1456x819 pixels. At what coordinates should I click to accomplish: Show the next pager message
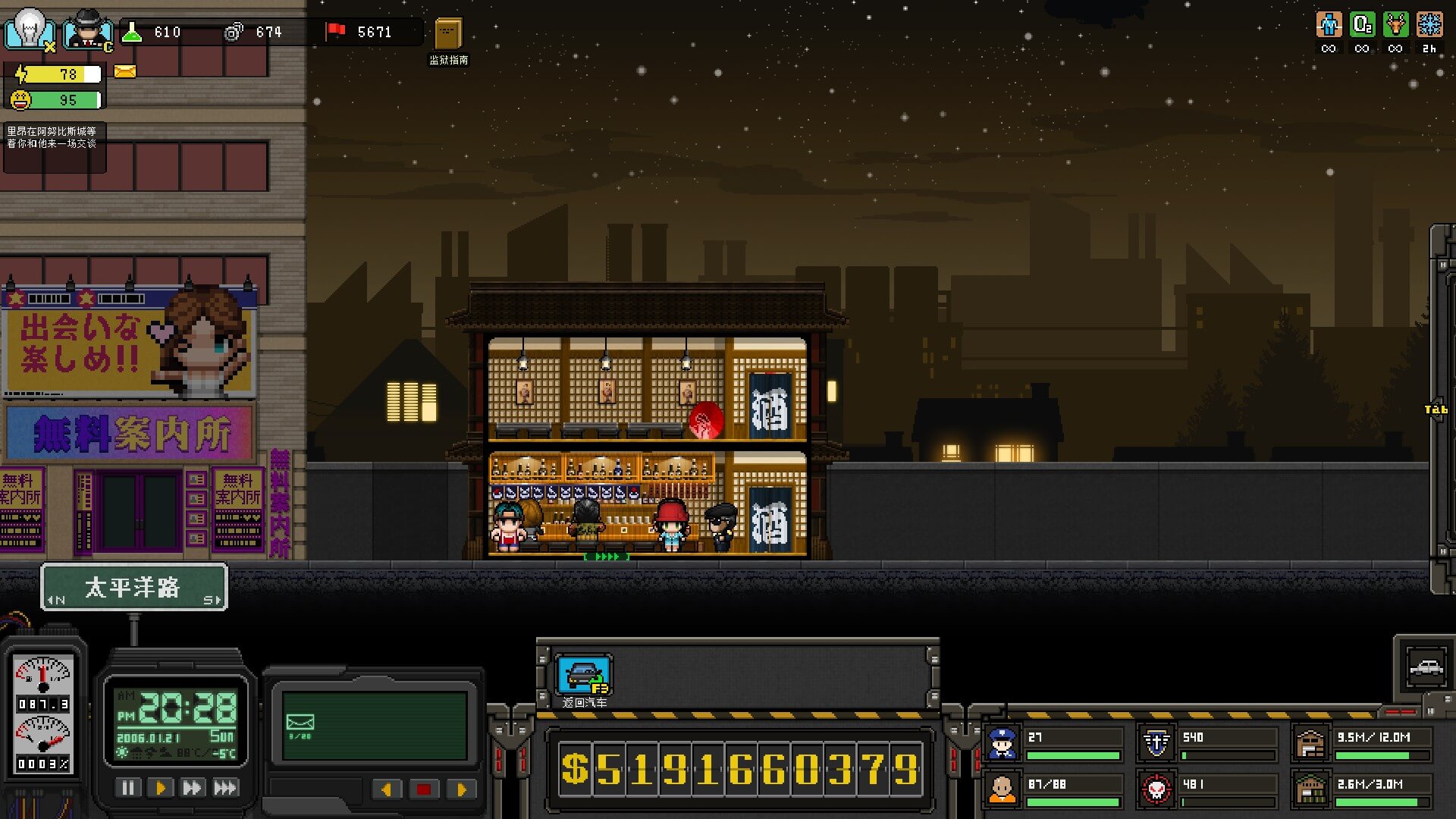coord(460,789)
